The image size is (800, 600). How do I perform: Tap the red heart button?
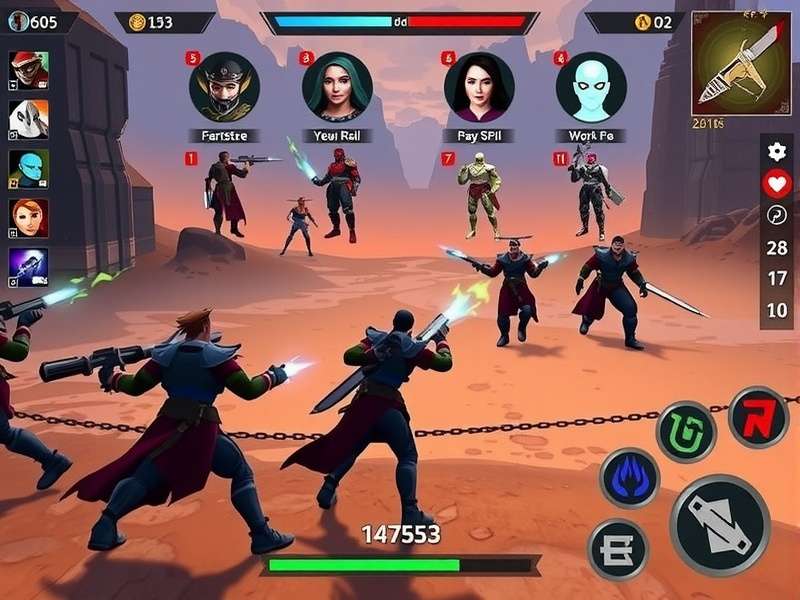777,183
